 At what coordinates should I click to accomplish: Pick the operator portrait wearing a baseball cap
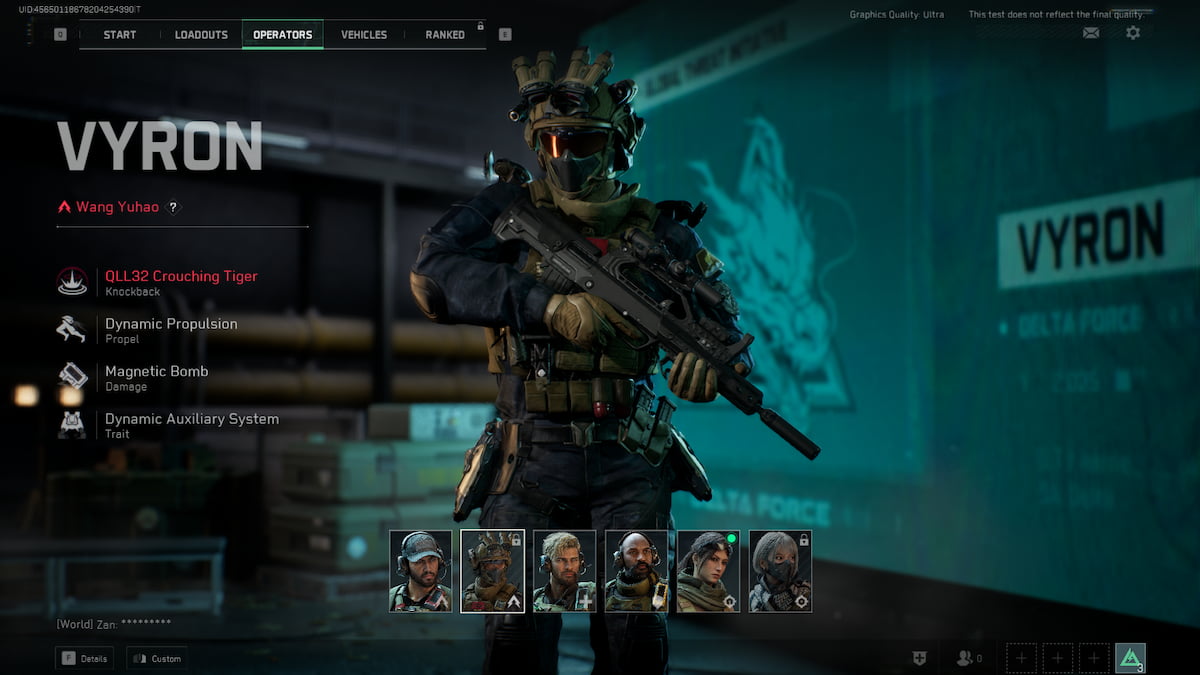point(421,571)
